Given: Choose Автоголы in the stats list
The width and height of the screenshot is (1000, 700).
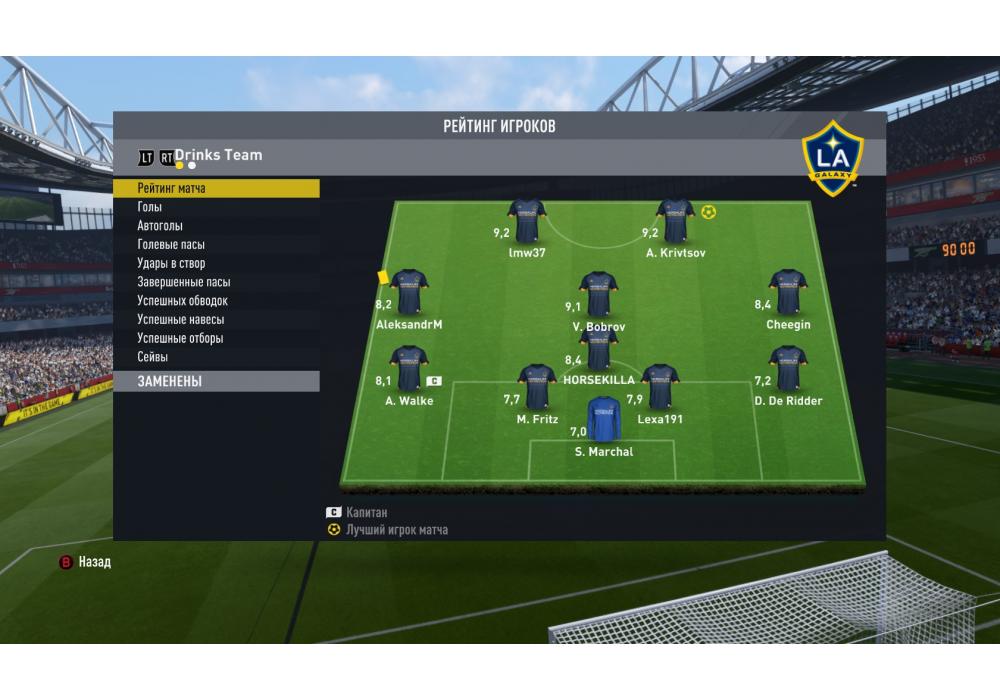Looking at the screenshot, I should coord(216,226).
